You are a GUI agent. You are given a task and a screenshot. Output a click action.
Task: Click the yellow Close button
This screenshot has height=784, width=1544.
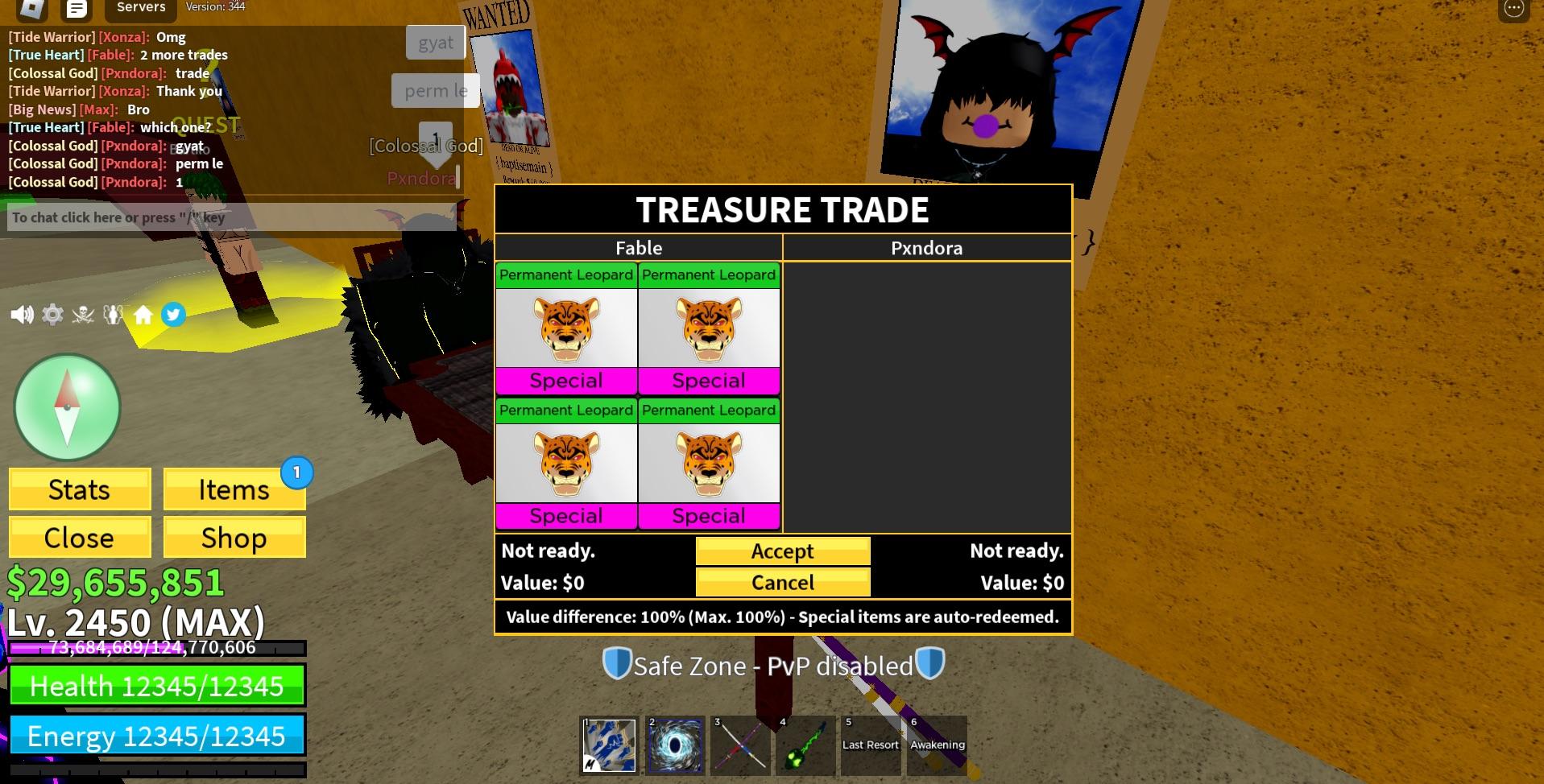pyautogui.click(x=80, y=538)
